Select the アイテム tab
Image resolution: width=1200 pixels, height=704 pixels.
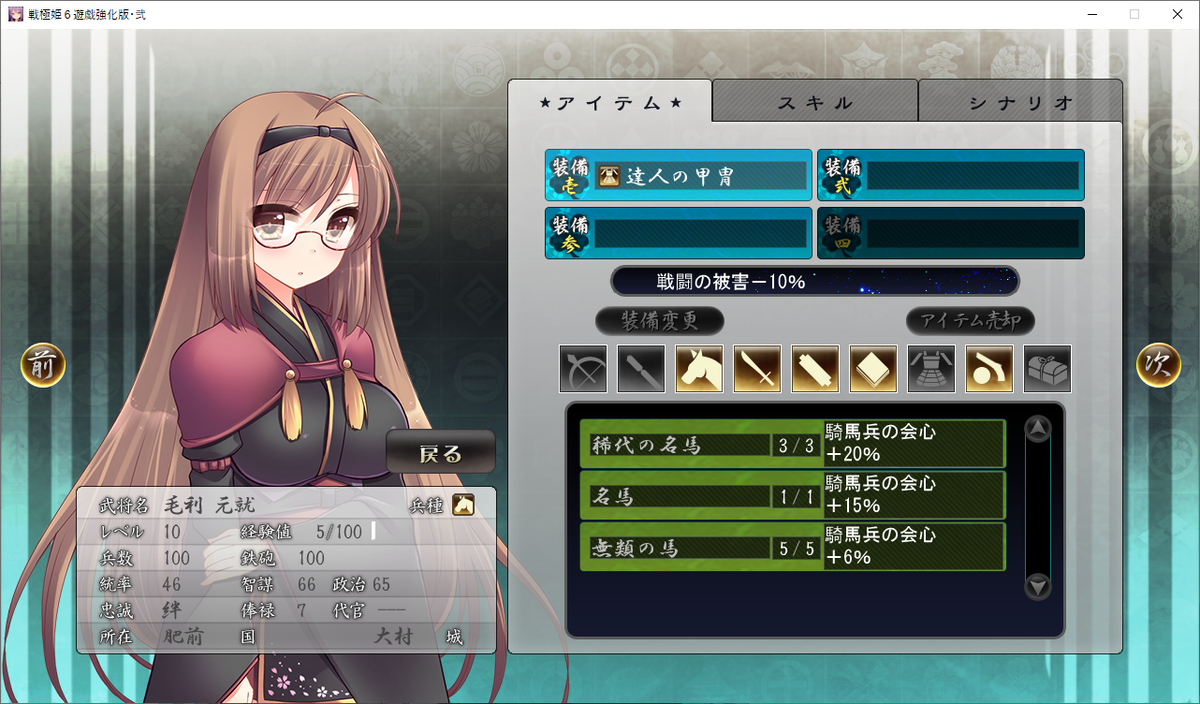tap(610, 102)
